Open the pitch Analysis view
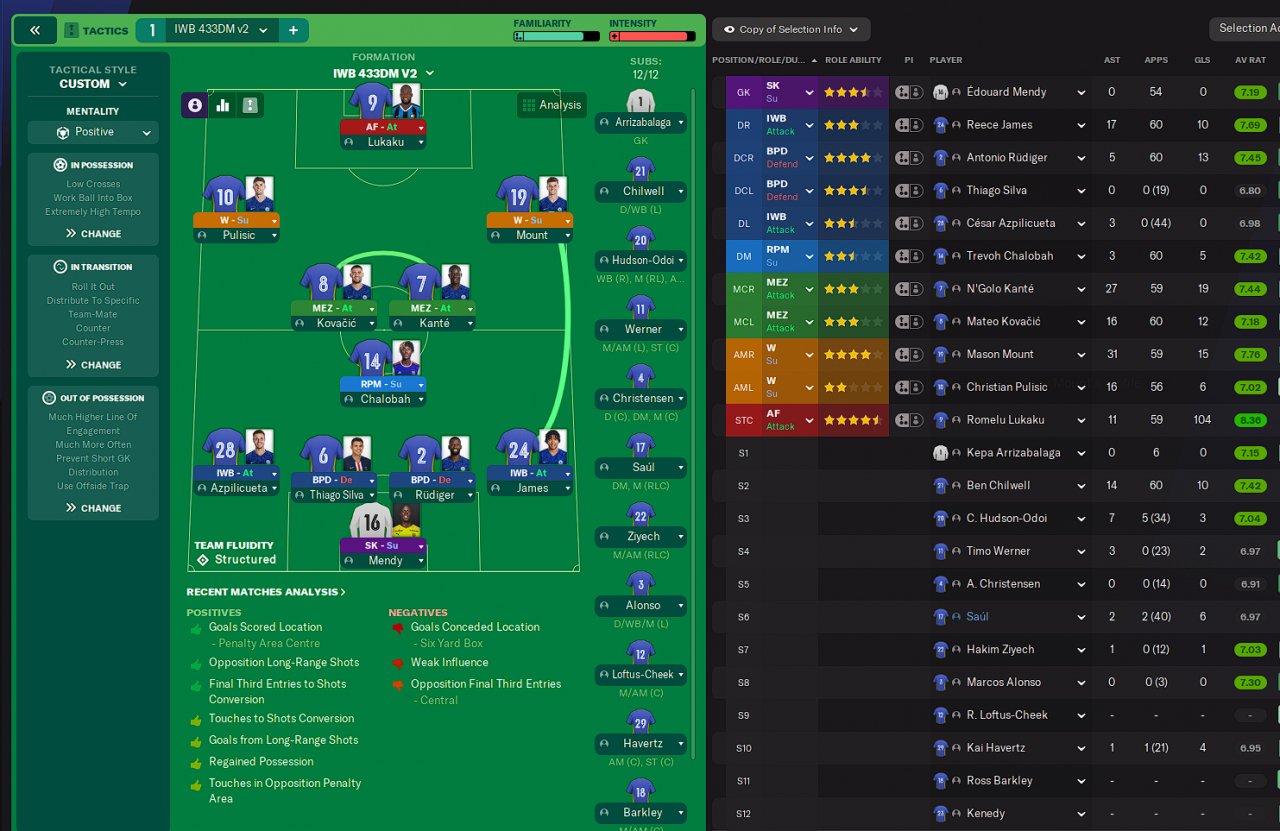Screen dimensions: 1280x831 (551, 105)
